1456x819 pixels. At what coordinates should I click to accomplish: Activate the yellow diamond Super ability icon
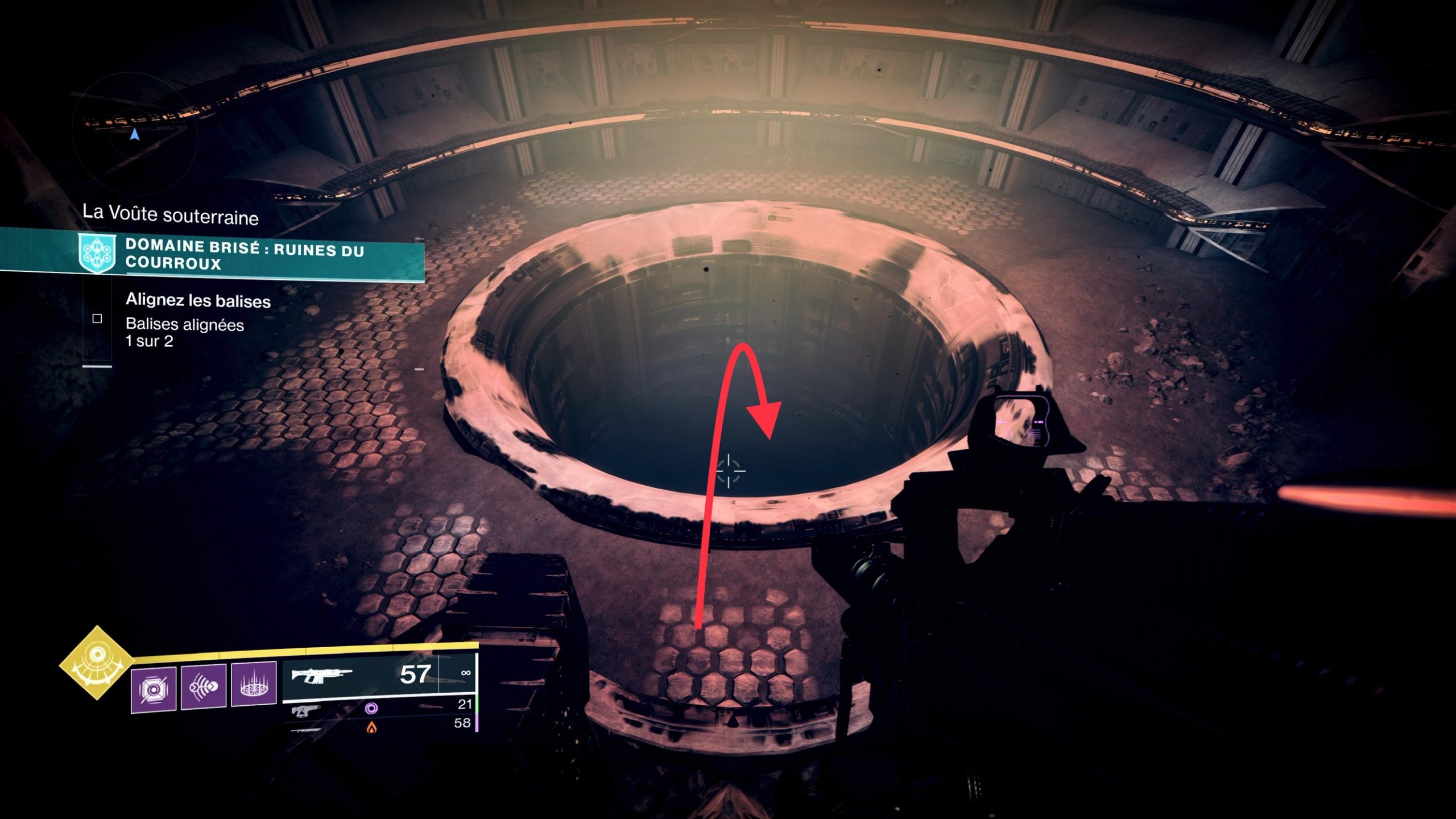97,662
